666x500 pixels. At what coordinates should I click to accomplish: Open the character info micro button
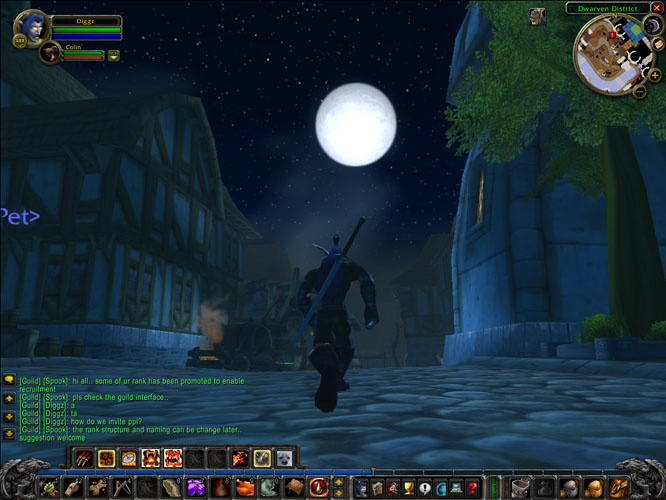(360, 488)
